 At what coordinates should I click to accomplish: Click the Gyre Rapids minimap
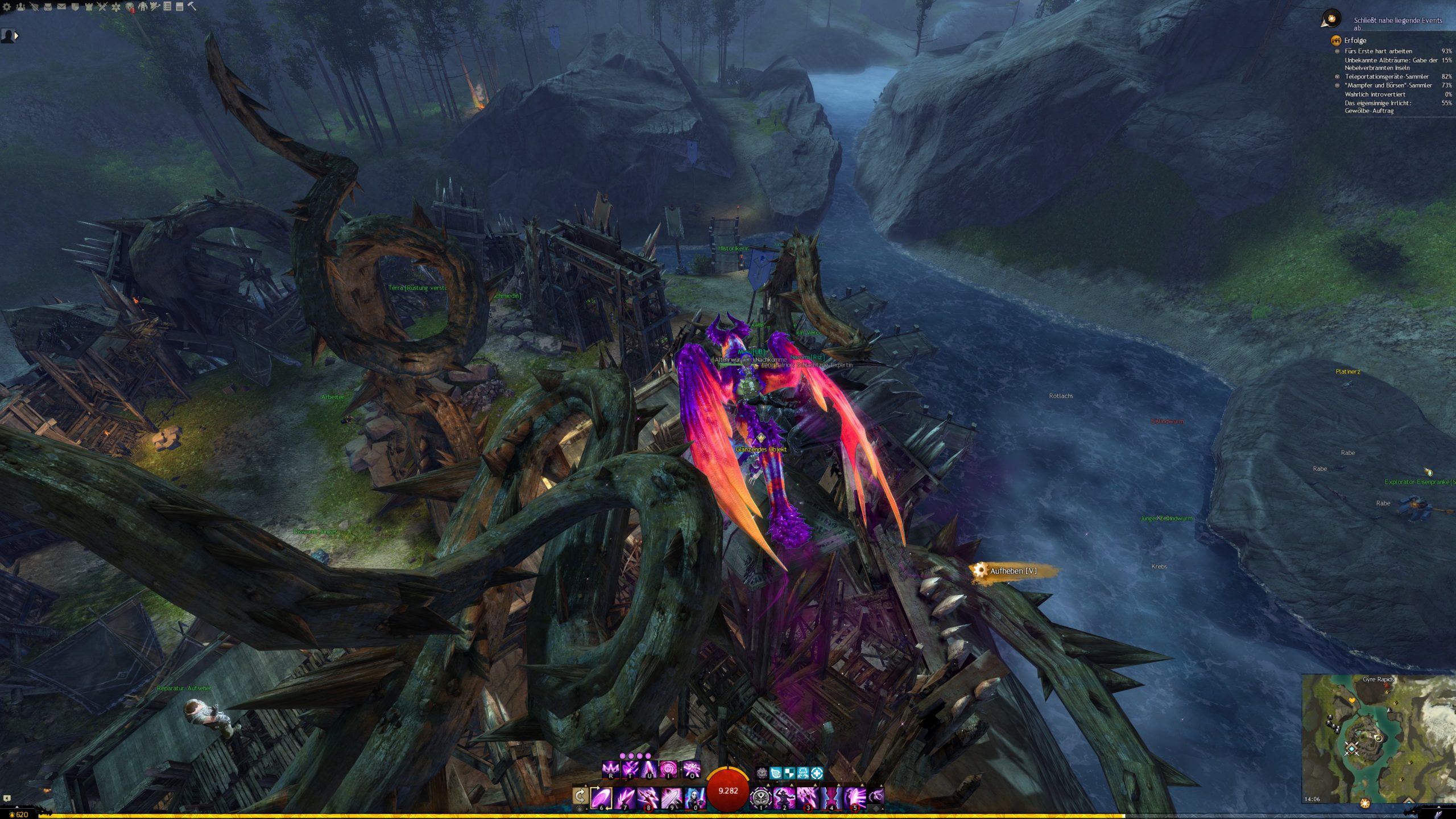1378,738
